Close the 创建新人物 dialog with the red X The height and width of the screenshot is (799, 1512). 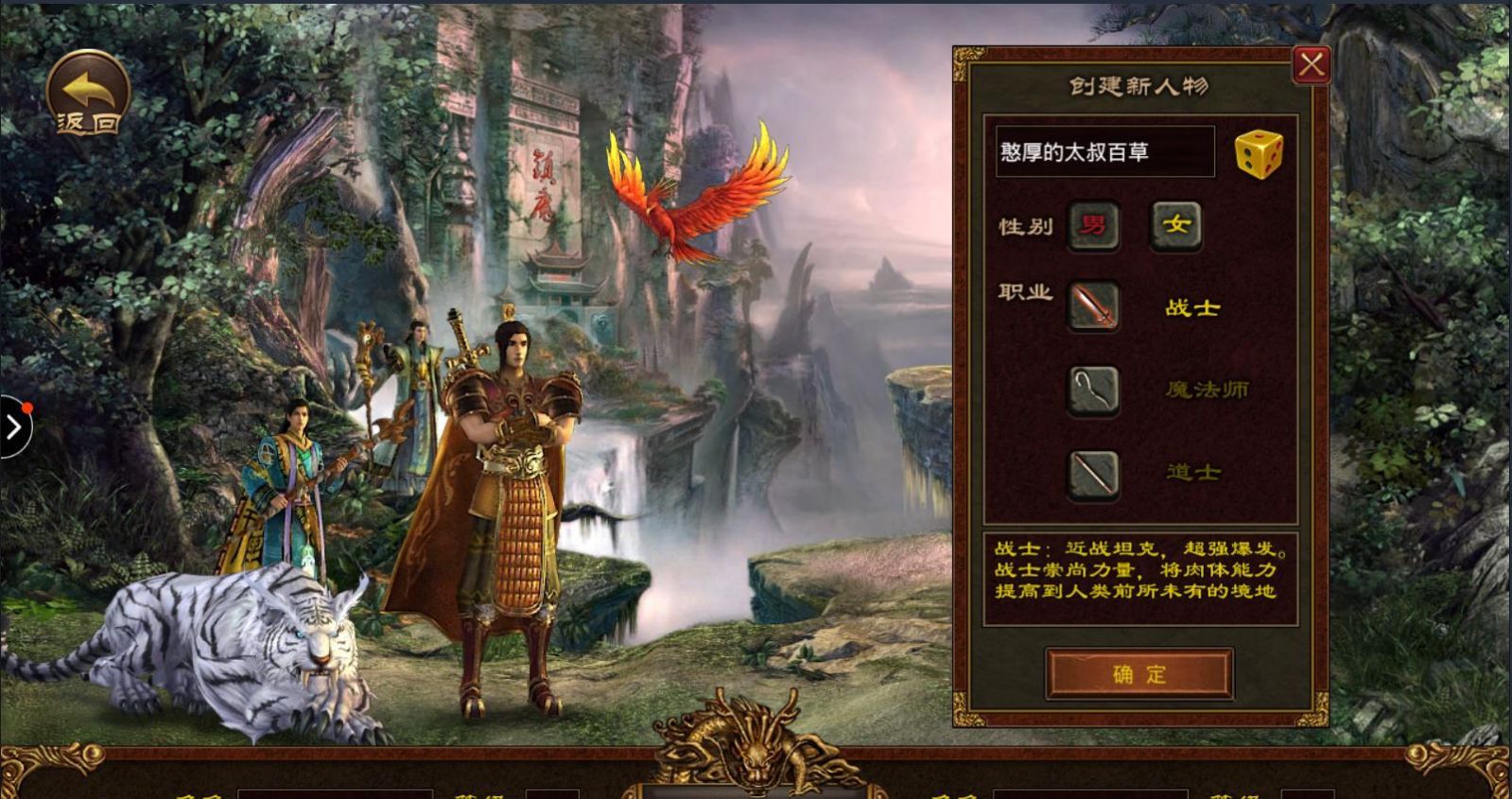[x=1311, y=62]
